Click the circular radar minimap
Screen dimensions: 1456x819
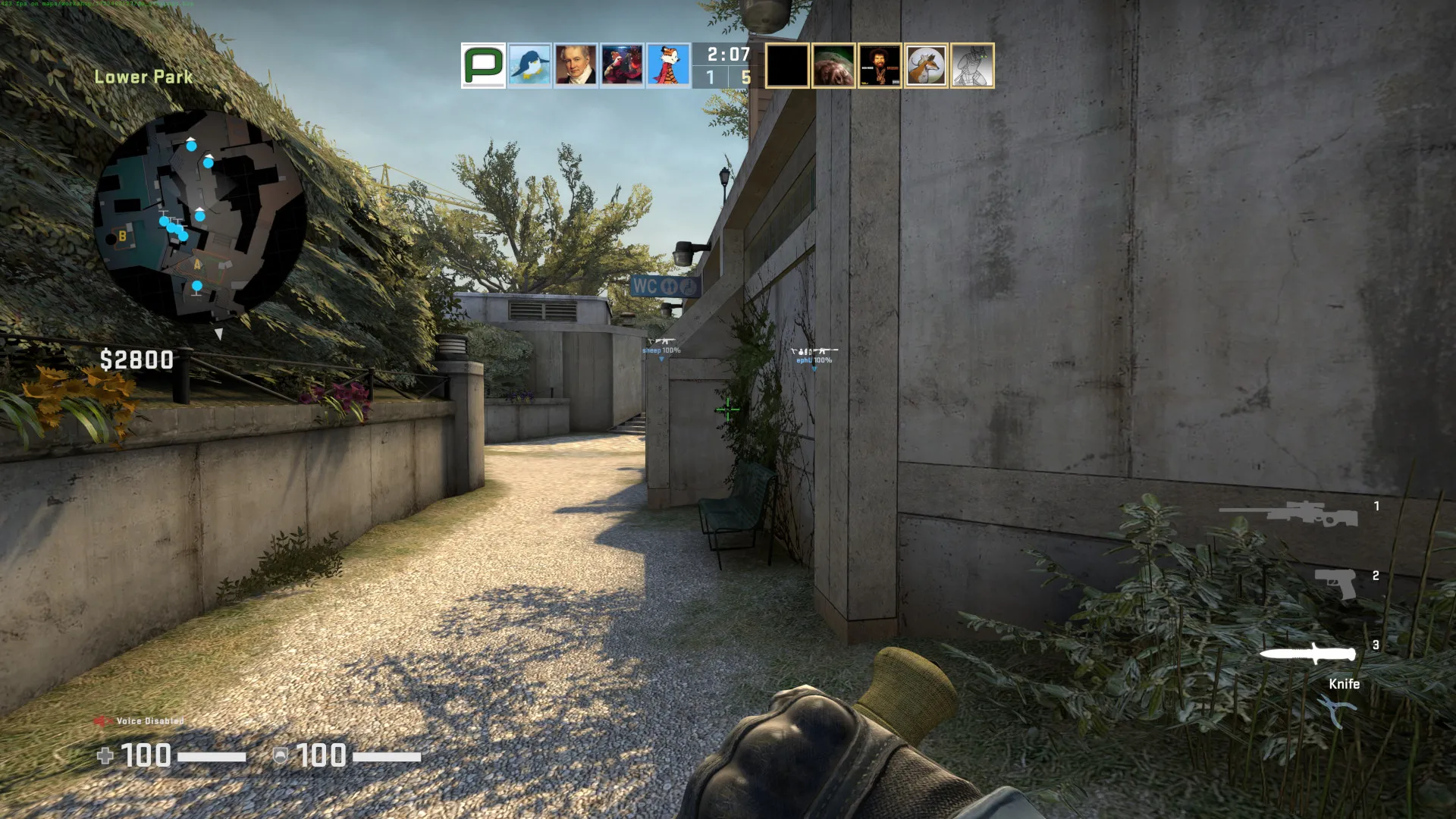[x=199, y=215]
